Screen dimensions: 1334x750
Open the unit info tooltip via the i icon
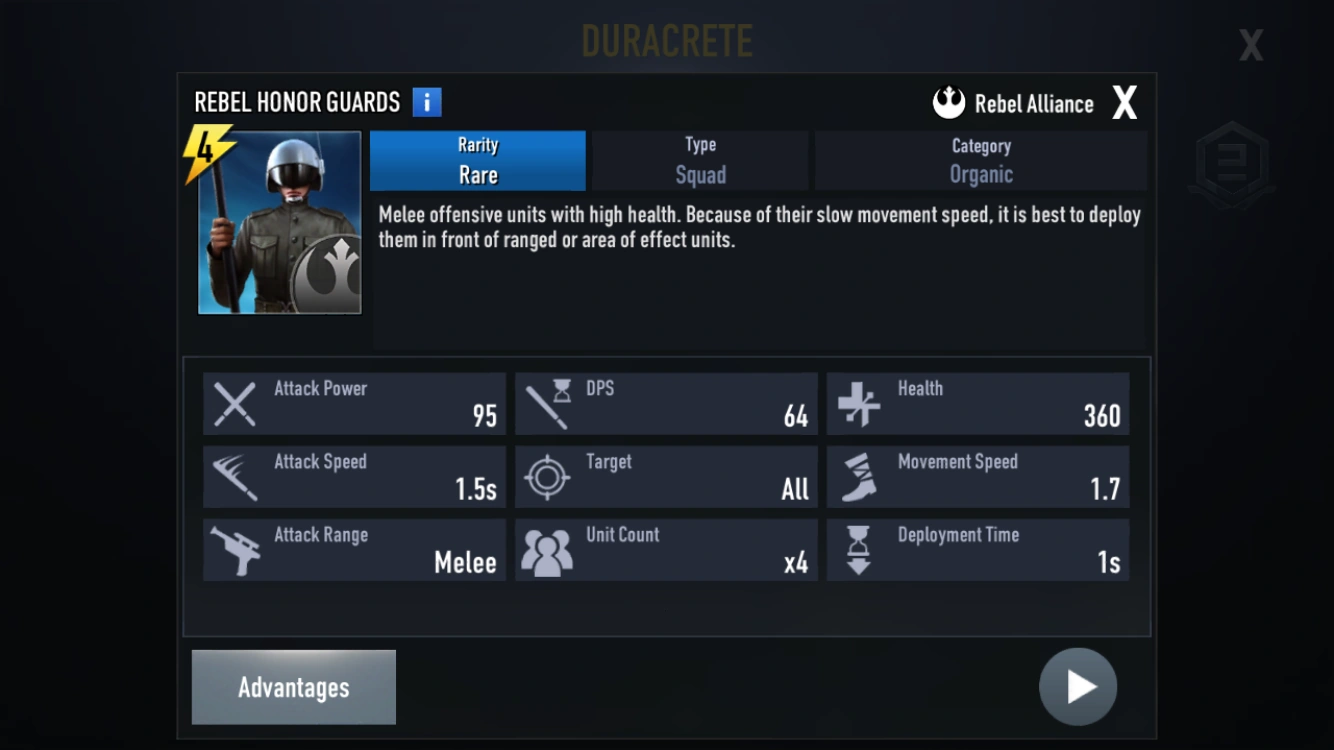point(429,101)
